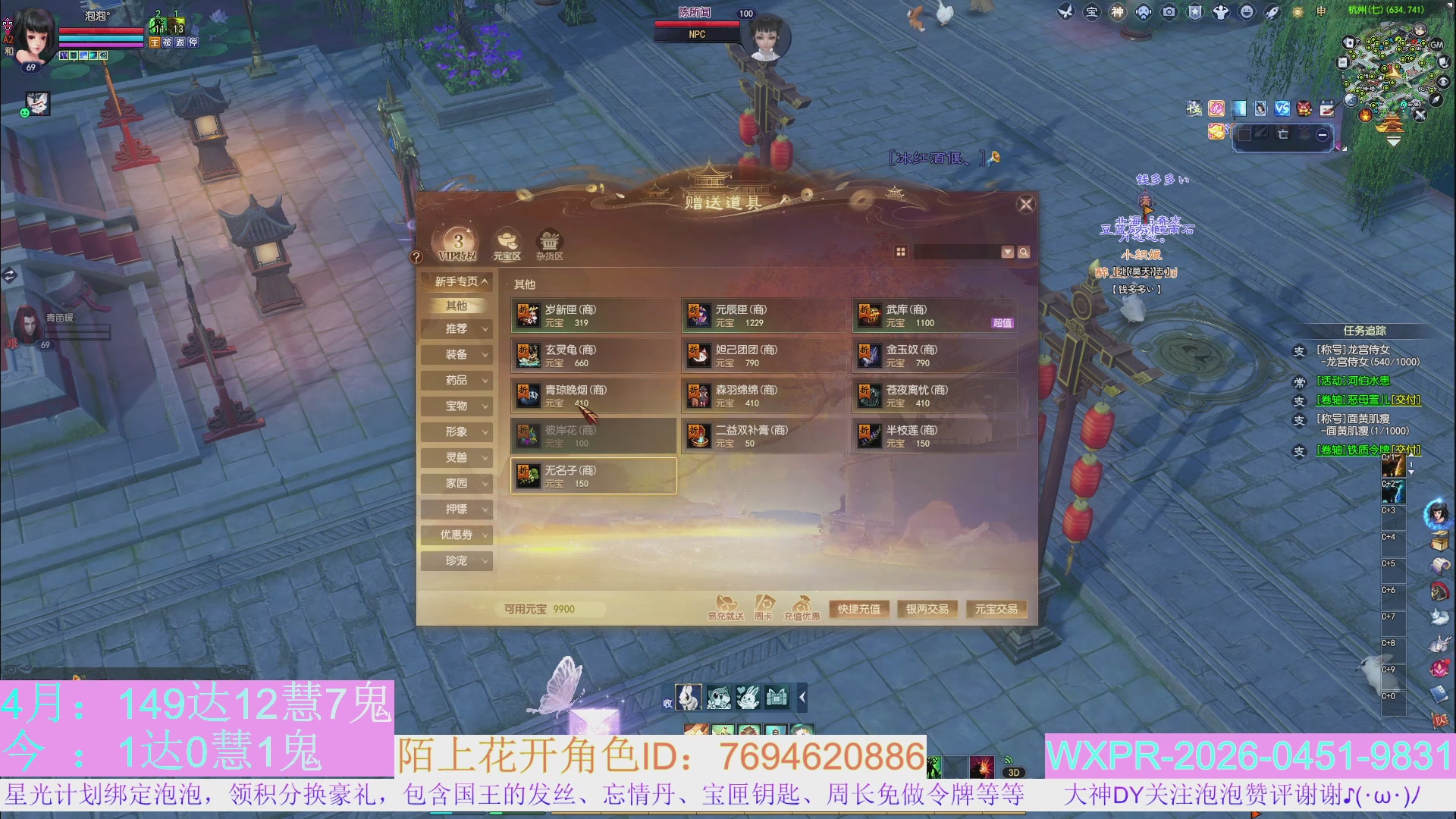The image size is (1456, 819).
Task: Click the rocket icon in the top bar
Action: pyautogui.click(x=1272, y=12)
